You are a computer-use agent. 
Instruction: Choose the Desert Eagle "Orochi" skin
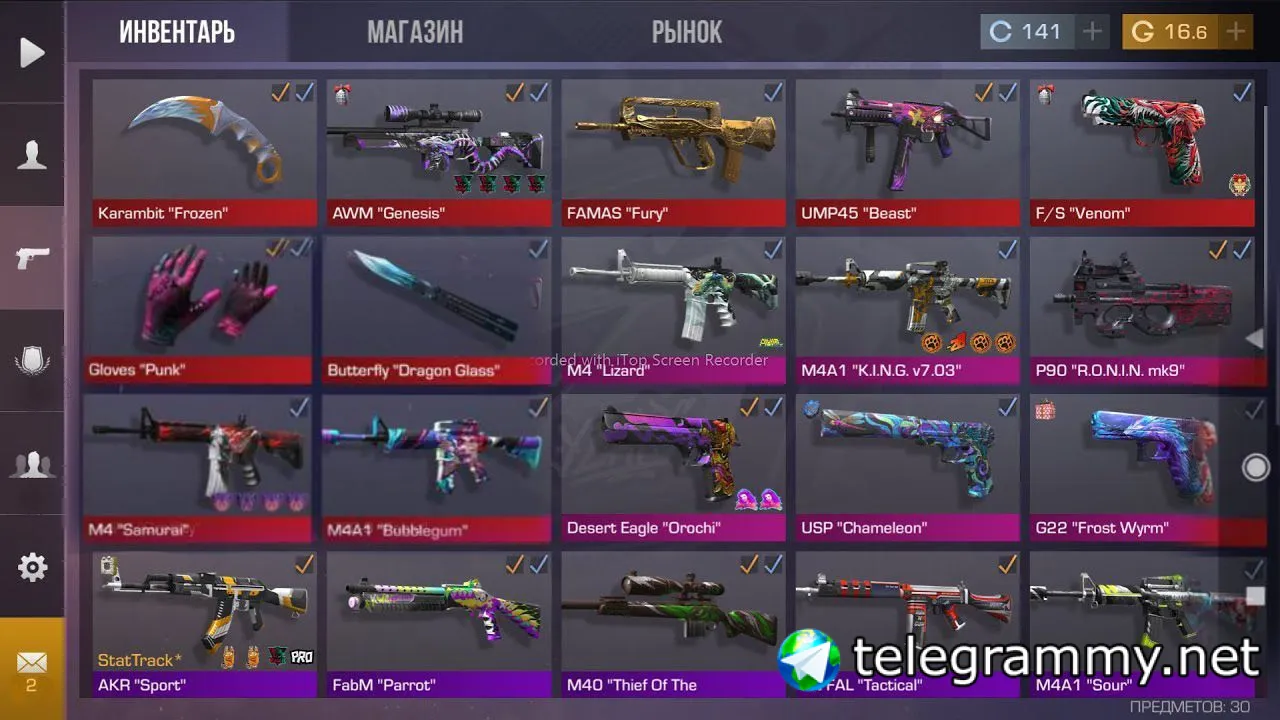point(673,465)
